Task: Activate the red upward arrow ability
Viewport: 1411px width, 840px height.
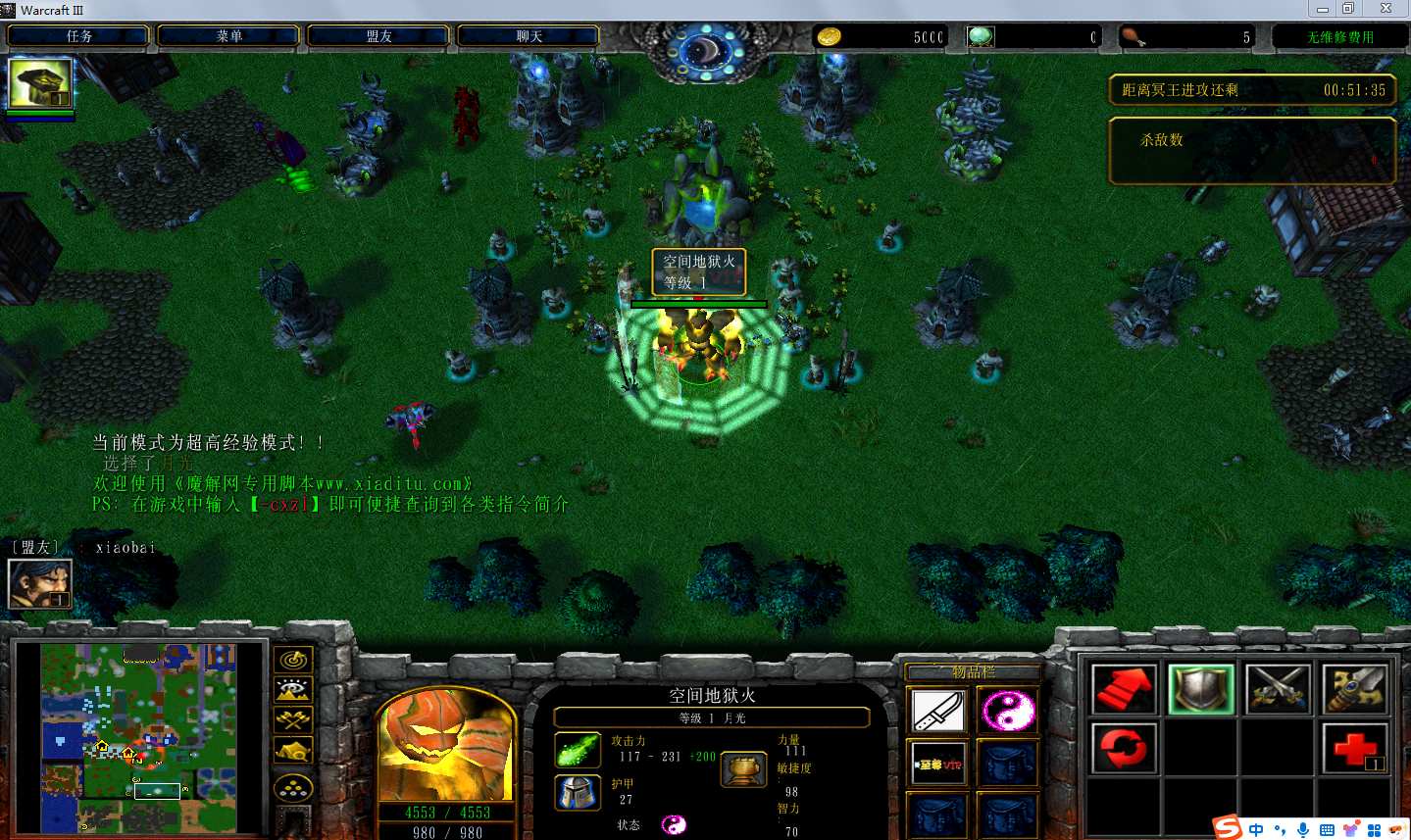Action: pyautogui.click(x=1123, y=689)
